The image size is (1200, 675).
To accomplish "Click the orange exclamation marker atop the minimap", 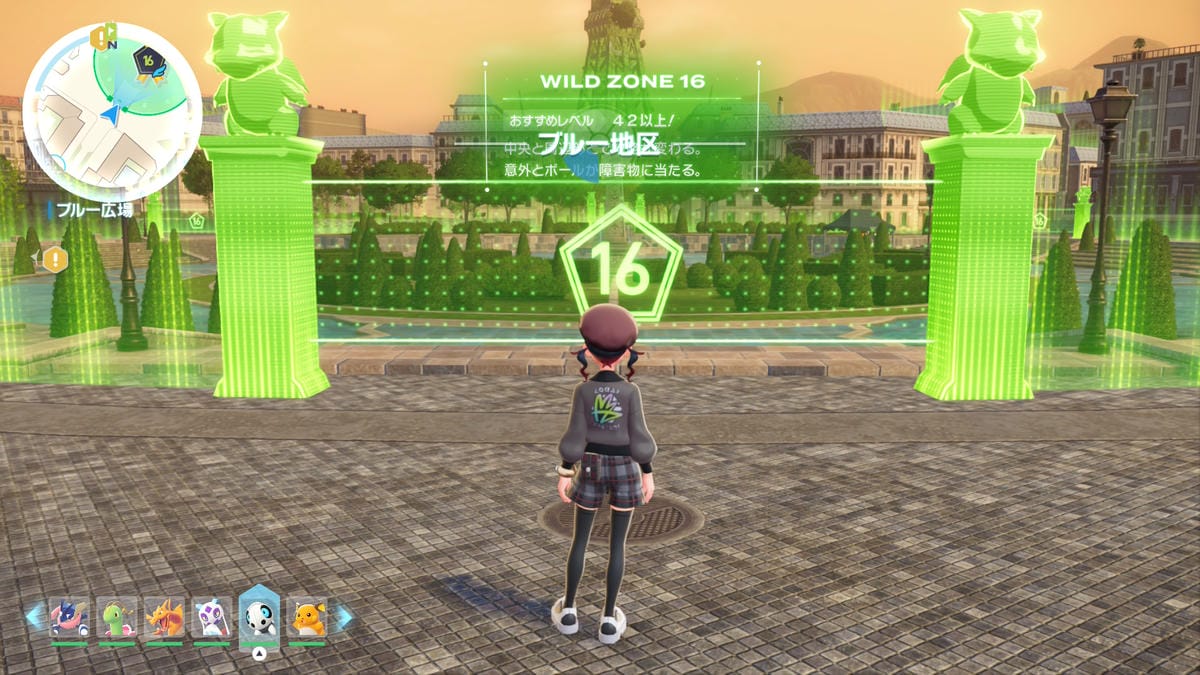I will [x=100, y=38].
